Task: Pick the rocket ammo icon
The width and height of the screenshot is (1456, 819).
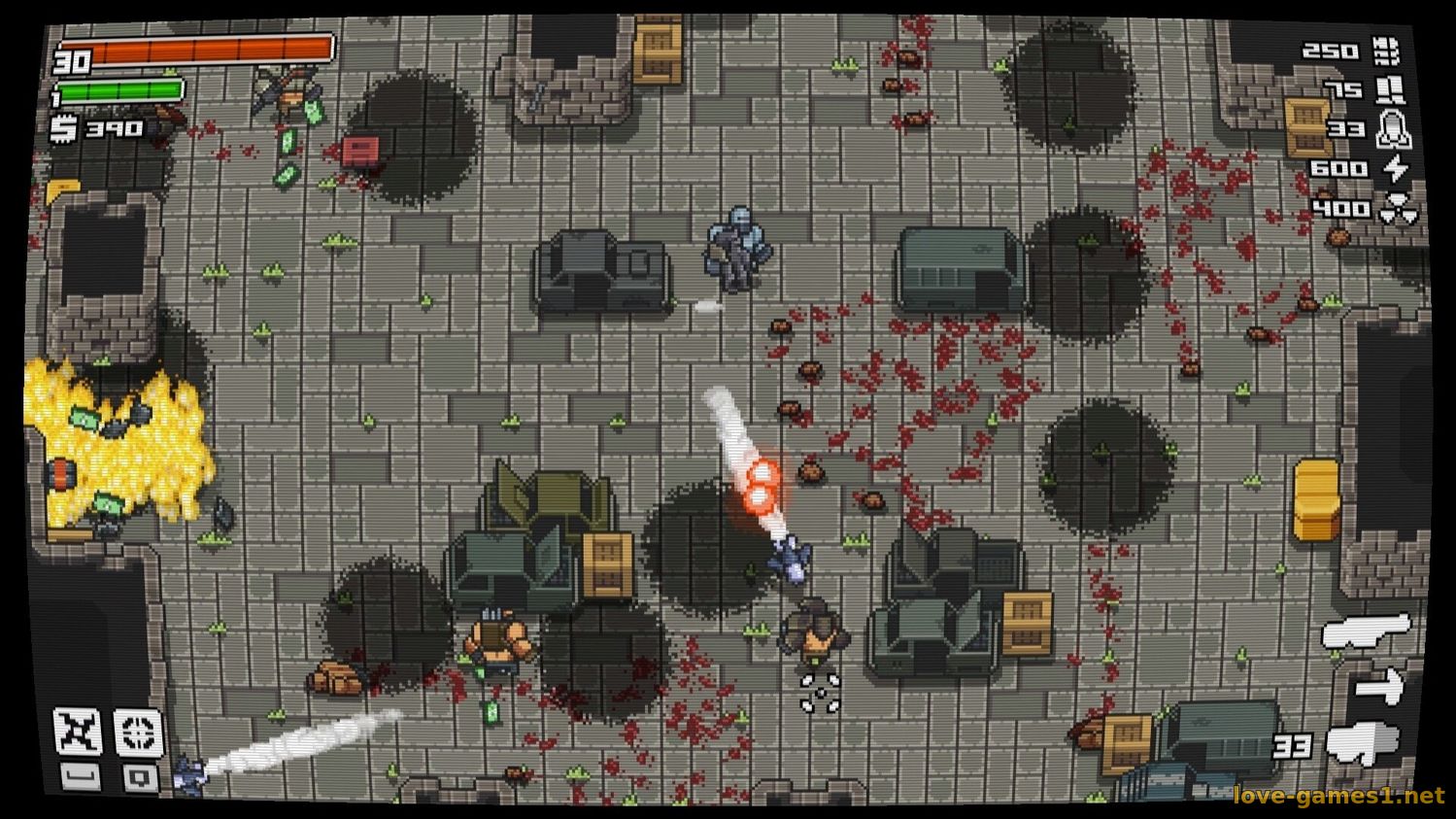Action: [x=1389, y=128]
